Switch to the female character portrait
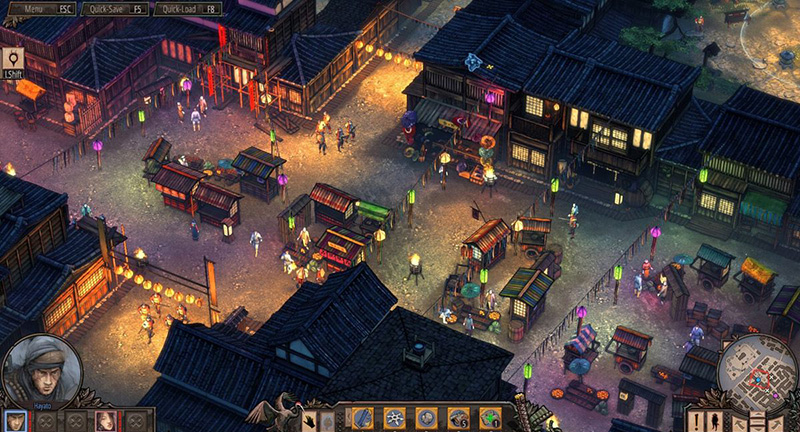The height and width of the screenshot is (432, 800). [x=104, y=420]
